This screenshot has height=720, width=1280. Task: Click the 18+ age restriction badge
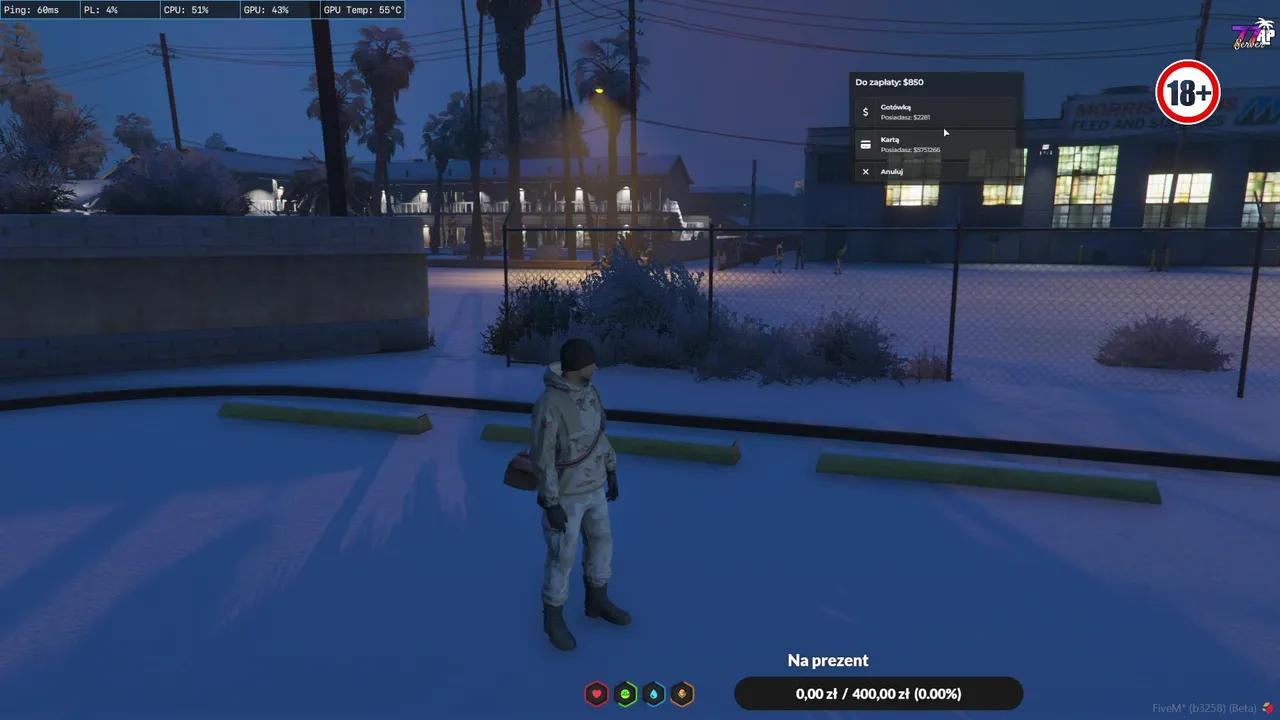pos(1187,92)
